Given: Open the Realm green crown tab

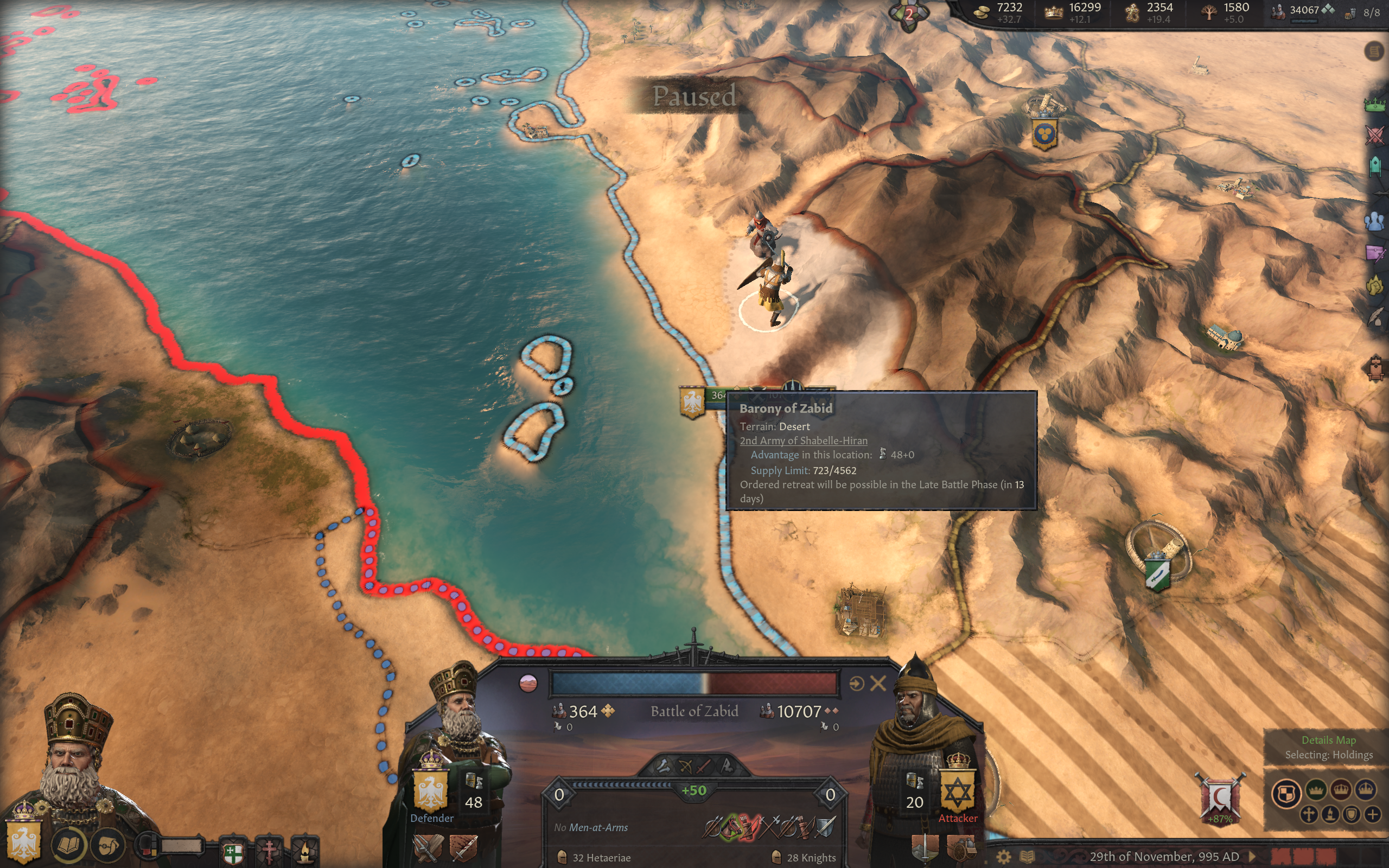Looking at the screenshot, I should click(x=1375, y=105).
